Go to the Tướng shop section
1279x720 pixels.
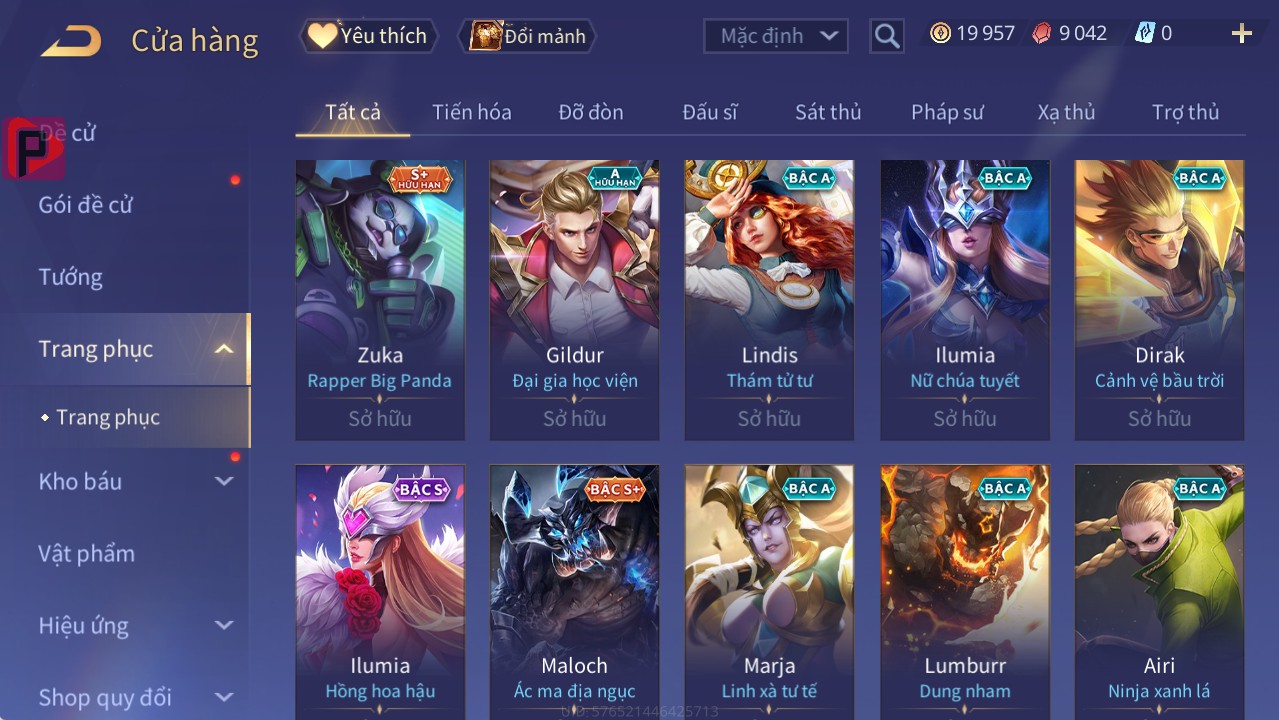pos(70,277)
